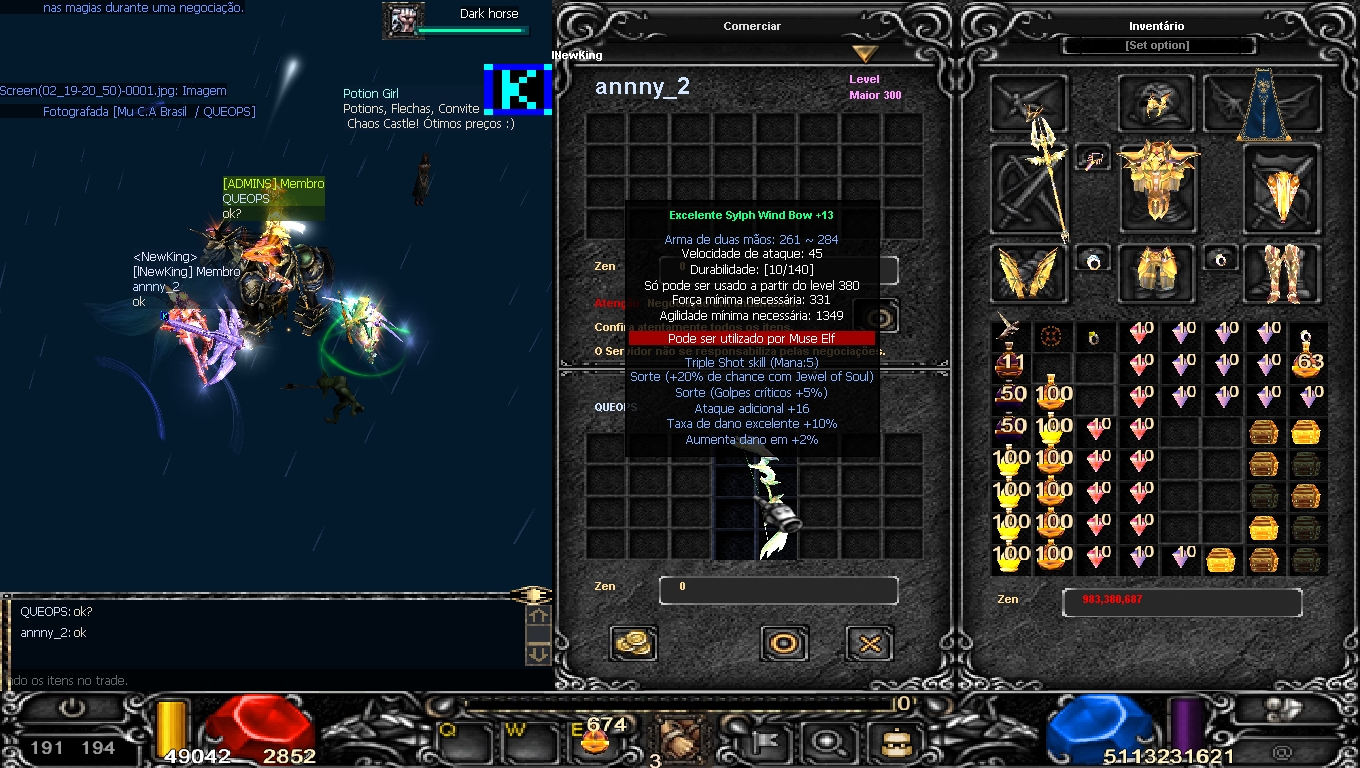Select the equipped golden helmet slot
The image size is (1360, 768).
click(x=1157, y=102)
